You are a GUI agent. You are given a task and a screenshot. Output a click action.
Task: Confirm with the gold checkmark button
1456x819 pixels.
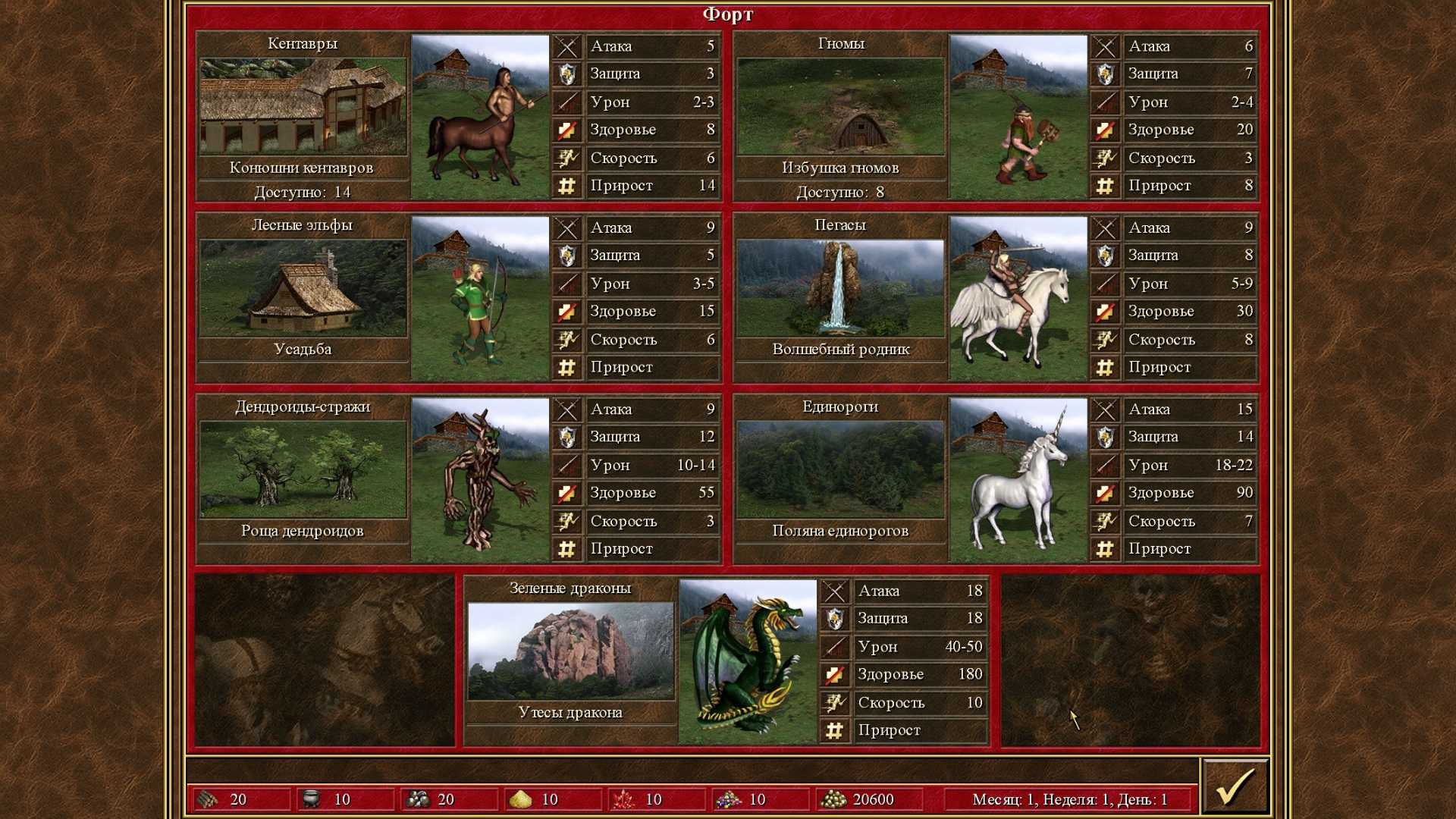[x=1235, y=787]
